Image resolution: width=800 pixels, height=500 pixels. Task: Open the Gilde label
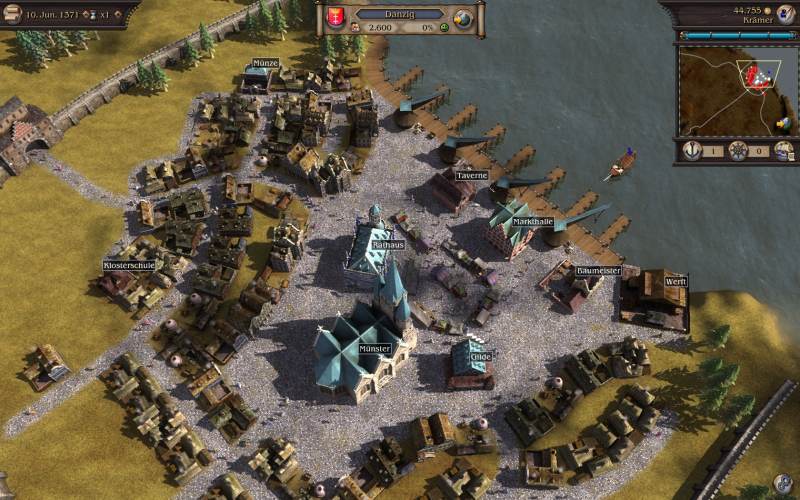[x=482, y=355]
